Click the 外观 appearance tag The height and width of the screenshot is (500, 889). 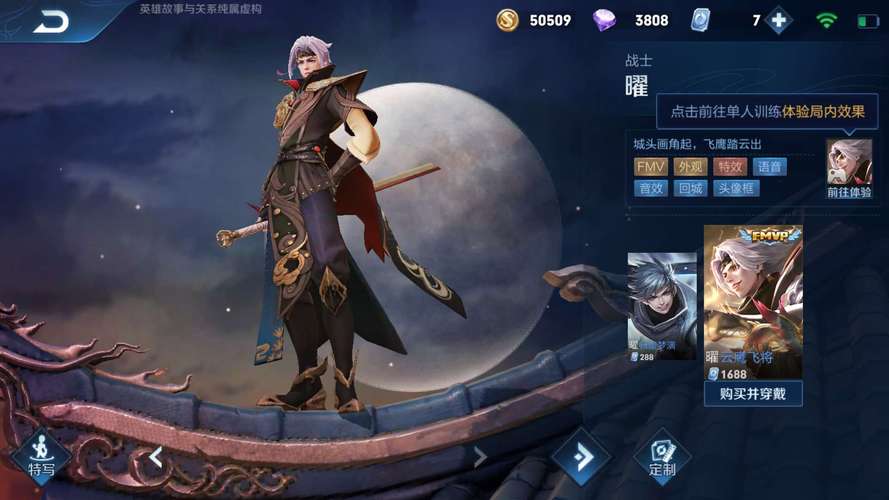(x=690, y=167)
